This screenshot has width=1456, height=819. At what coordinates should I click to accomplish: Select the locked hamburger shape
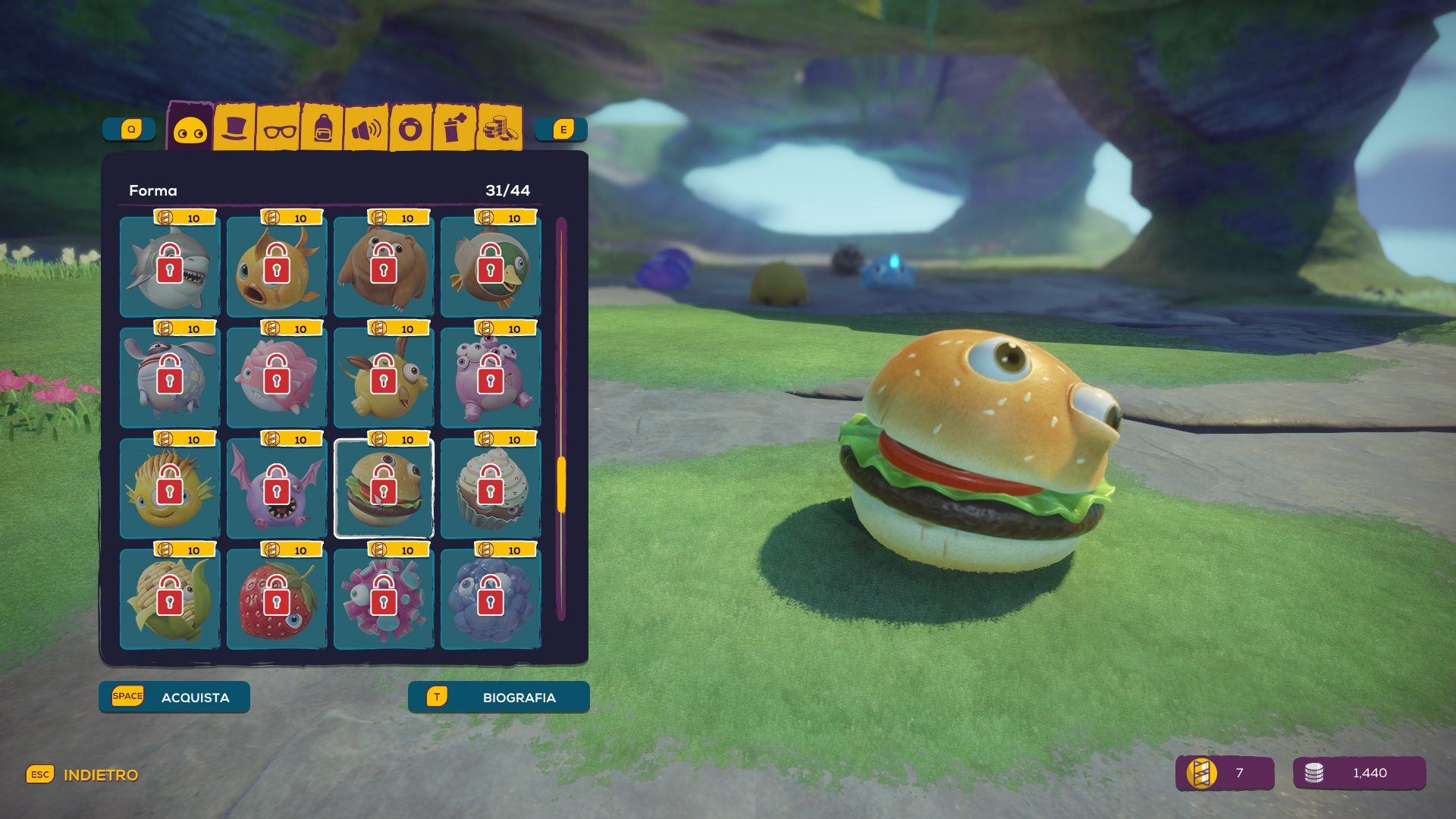tap(384, 488)
